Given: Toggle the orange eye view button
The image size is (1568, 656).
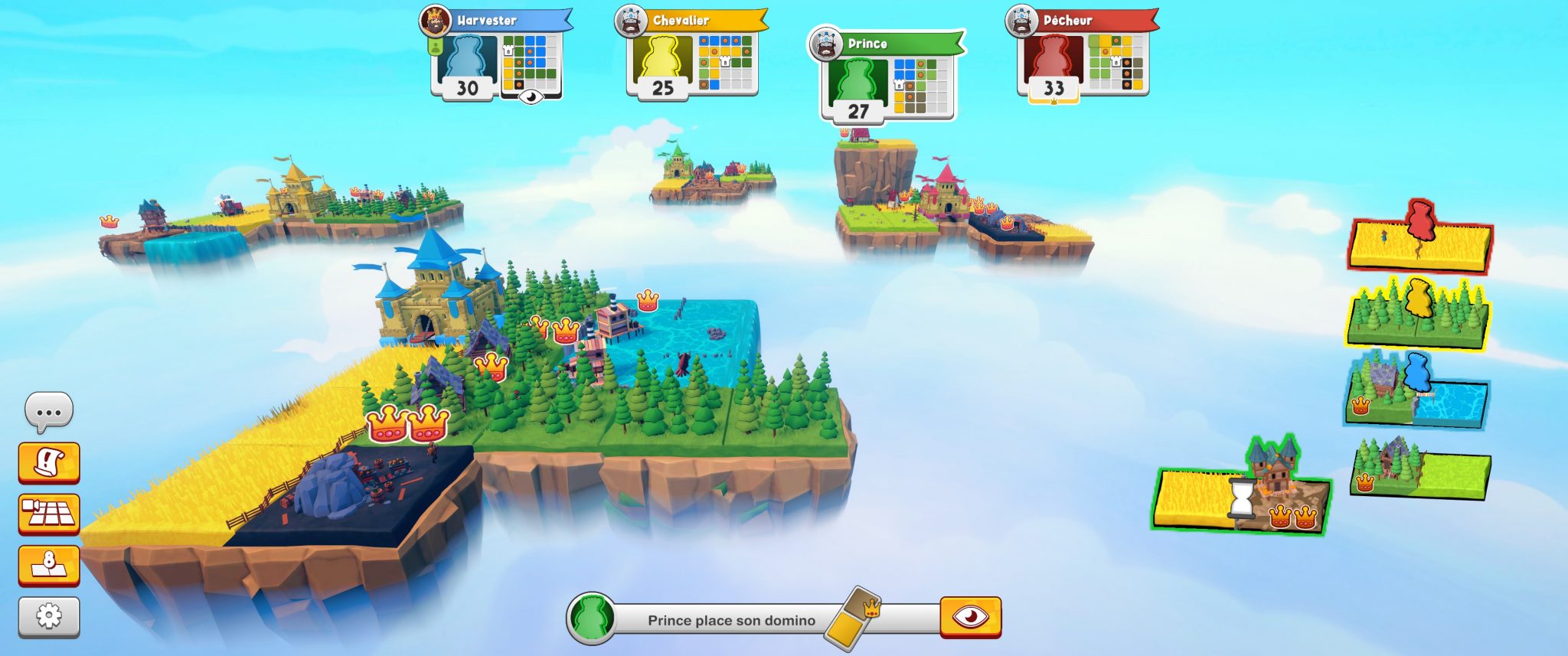Looking at the screenshot, I should click(x=970, y=616).
